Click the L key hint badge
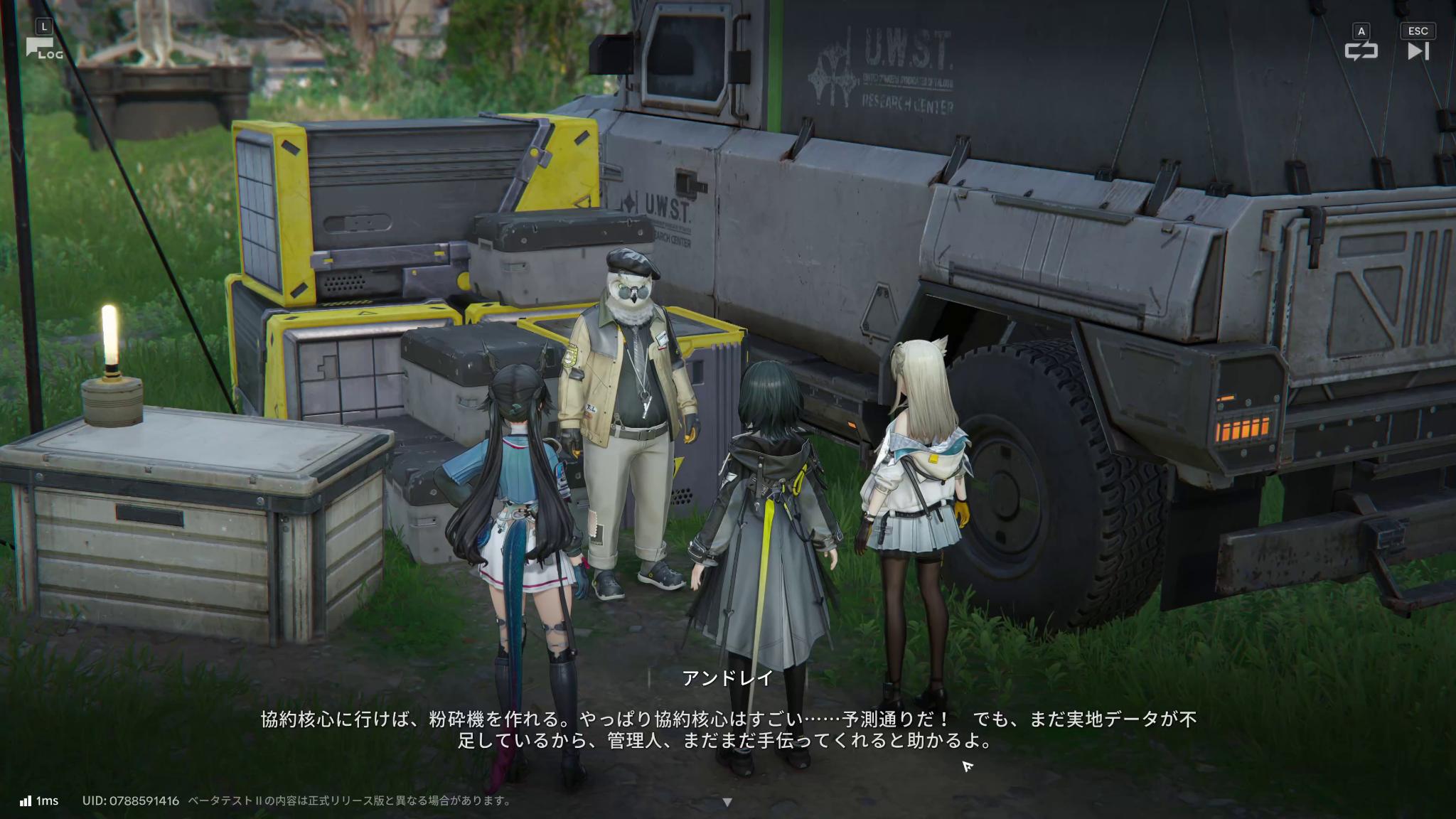This screenshot has height=819, width=1456. click(45, 24)
